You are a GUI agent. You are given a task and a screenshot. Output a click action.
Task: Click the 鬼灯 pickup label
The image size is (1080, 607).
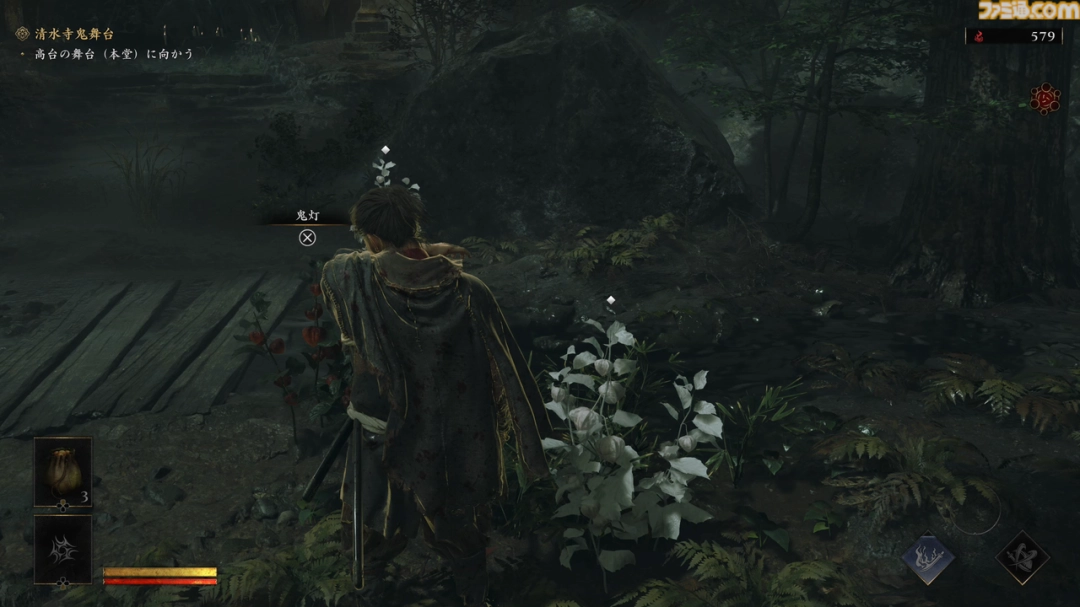pyautogui.click(x=308, y=216)
